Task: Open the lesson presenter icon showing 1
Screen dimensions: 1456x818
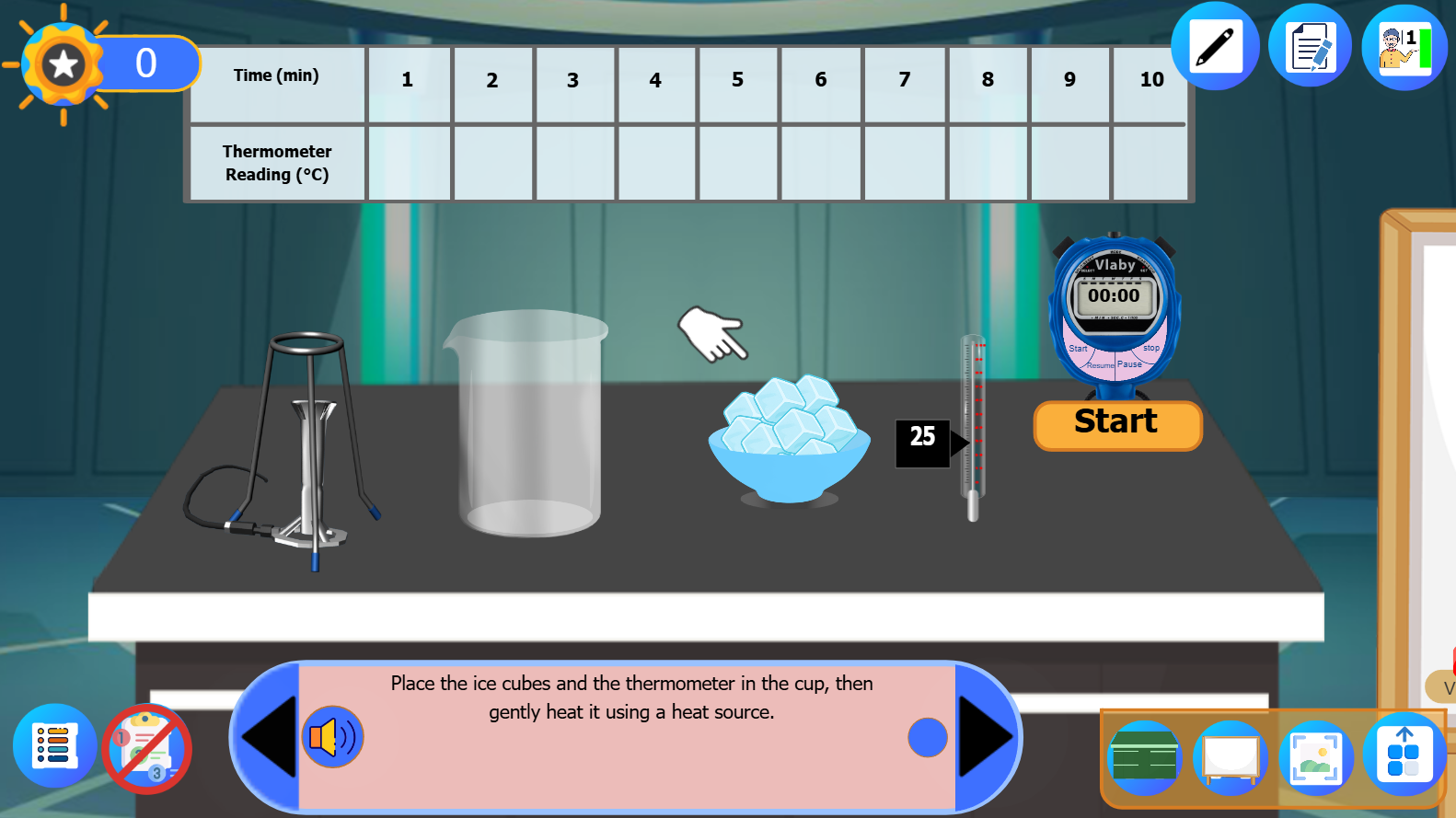Action: coord(1403,45)
